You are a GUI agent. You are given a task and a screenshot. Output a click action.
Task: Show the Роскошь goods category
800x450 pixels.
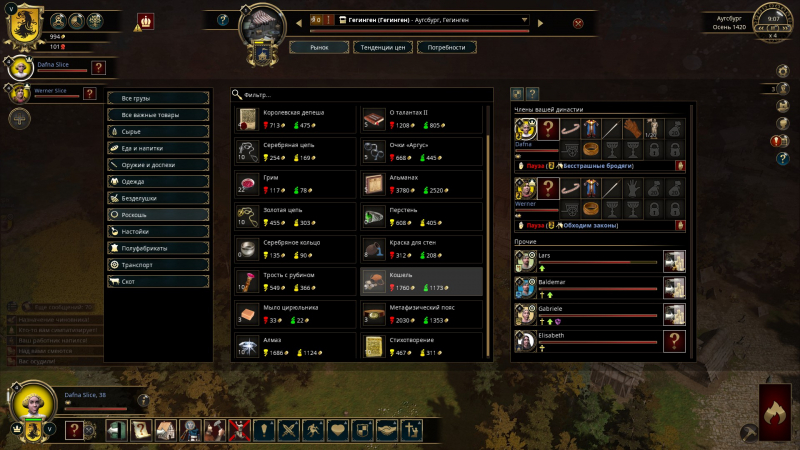tap(158, 214)
